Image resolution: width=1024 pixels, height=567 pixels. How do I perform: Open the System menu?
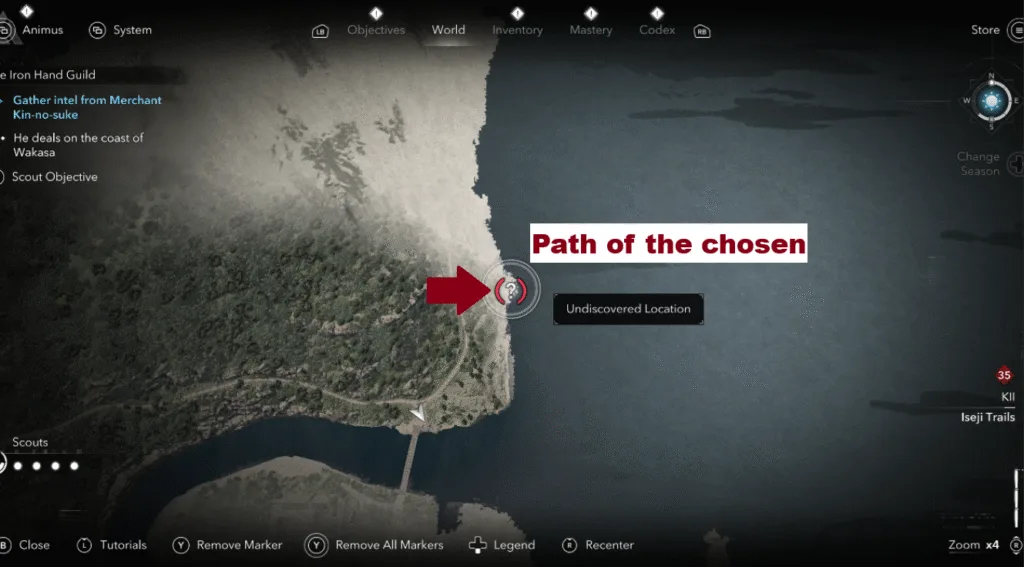[x=131, y=30]
